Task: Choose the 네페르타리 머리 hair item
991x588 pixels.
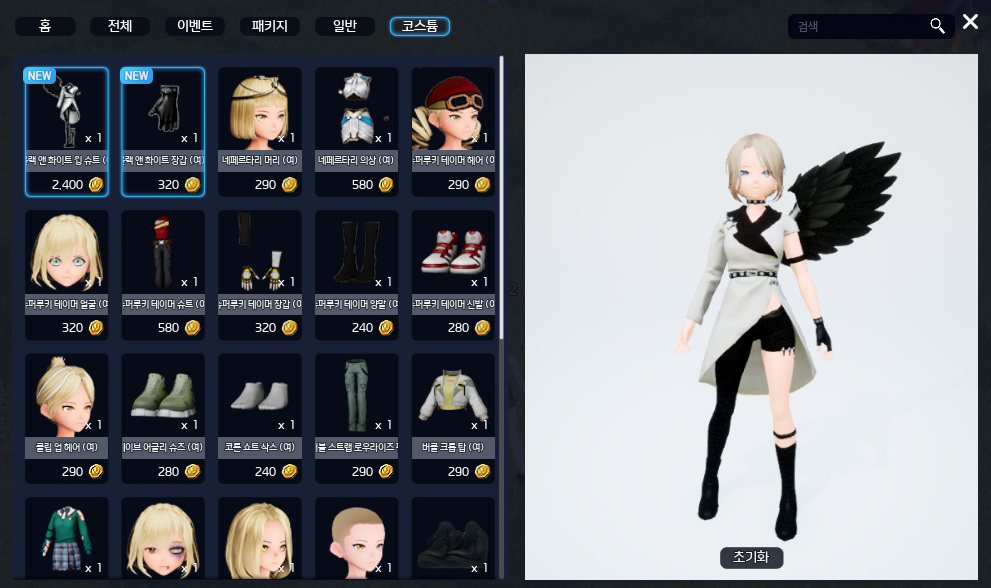Action: (259, 110)
